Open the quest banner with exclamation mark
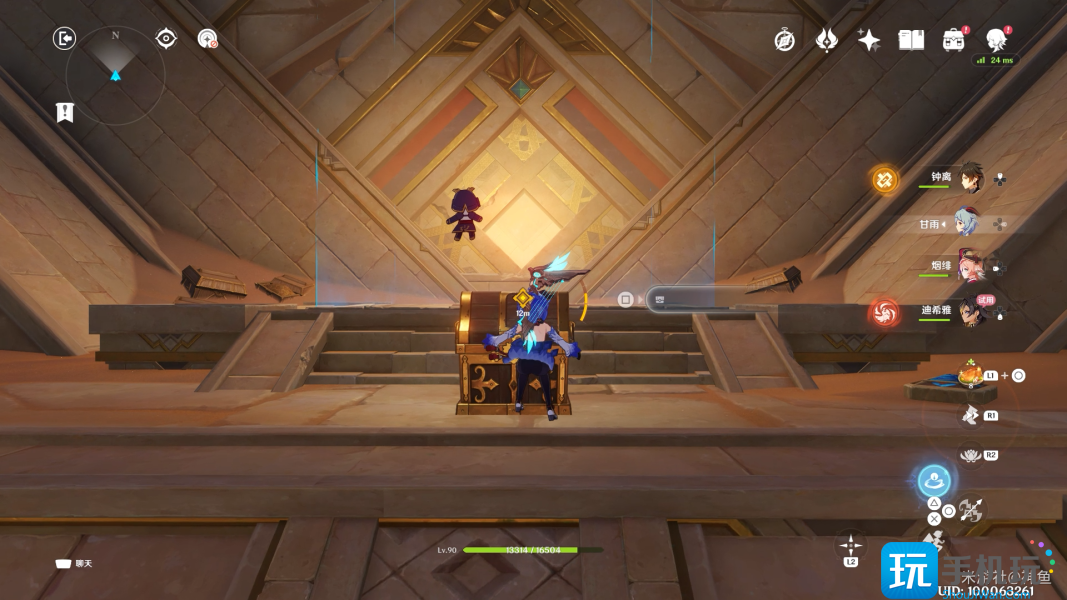 [65, 112]
